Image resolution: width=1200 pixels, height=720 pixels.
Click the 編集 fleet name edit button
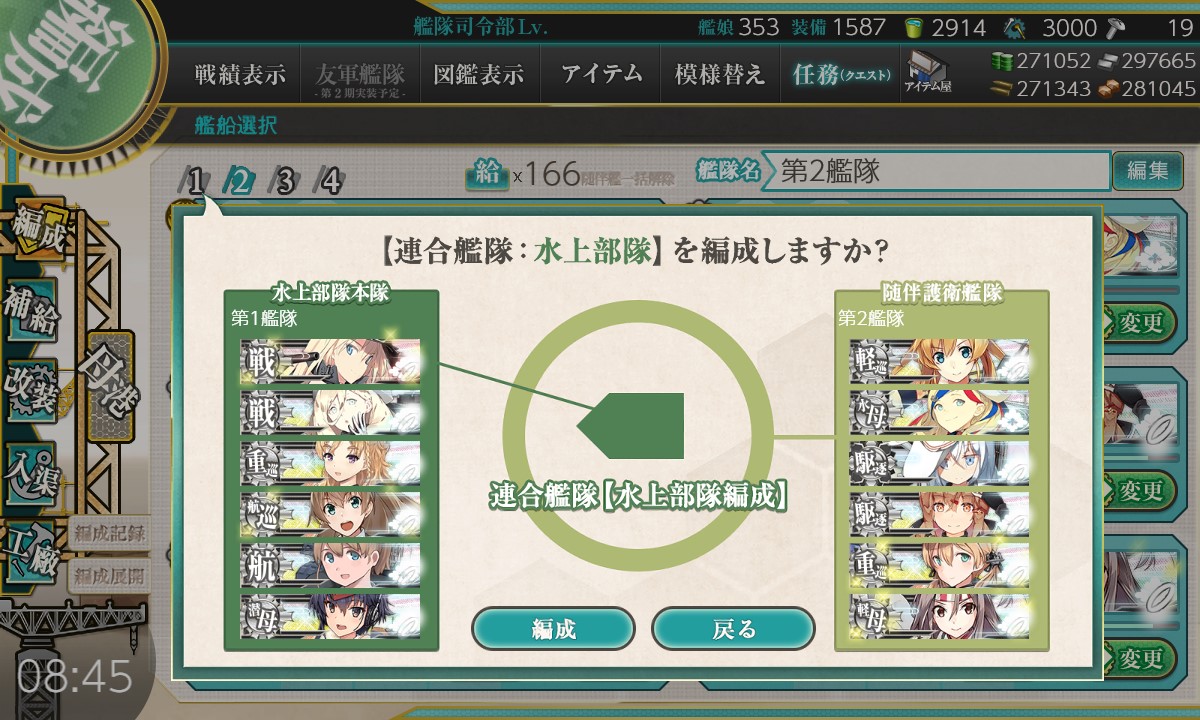click(x=1147, y=171)
